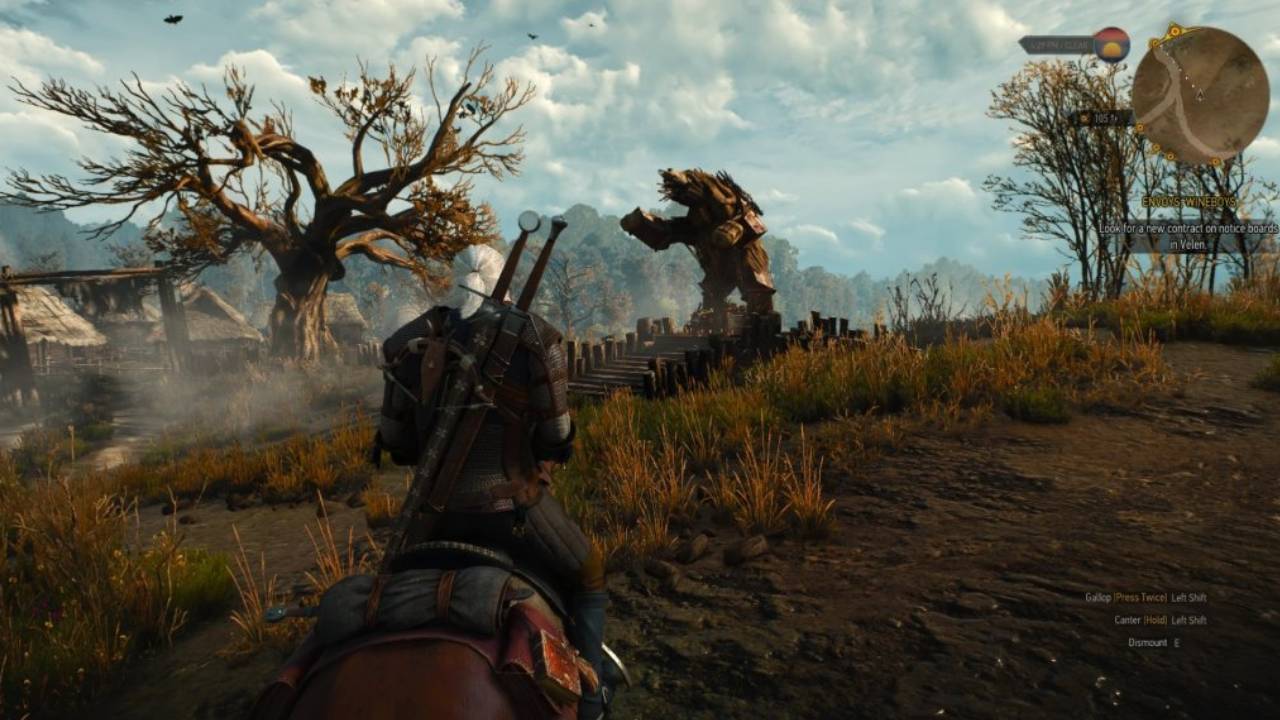Click the orange sun graphic in the weather widget
The height and width of the screenshot is (720, 1280).
pyautogui.click(x=1111, y=48)
